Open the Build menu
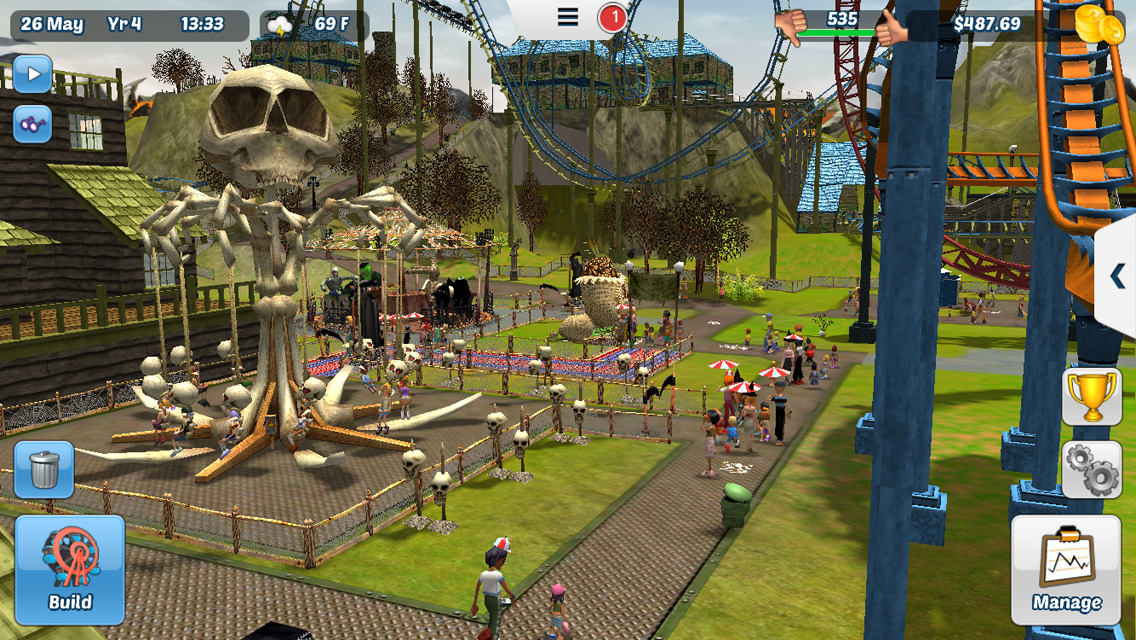The width and height of the screenshot is (1136, 640). point(70,569)
